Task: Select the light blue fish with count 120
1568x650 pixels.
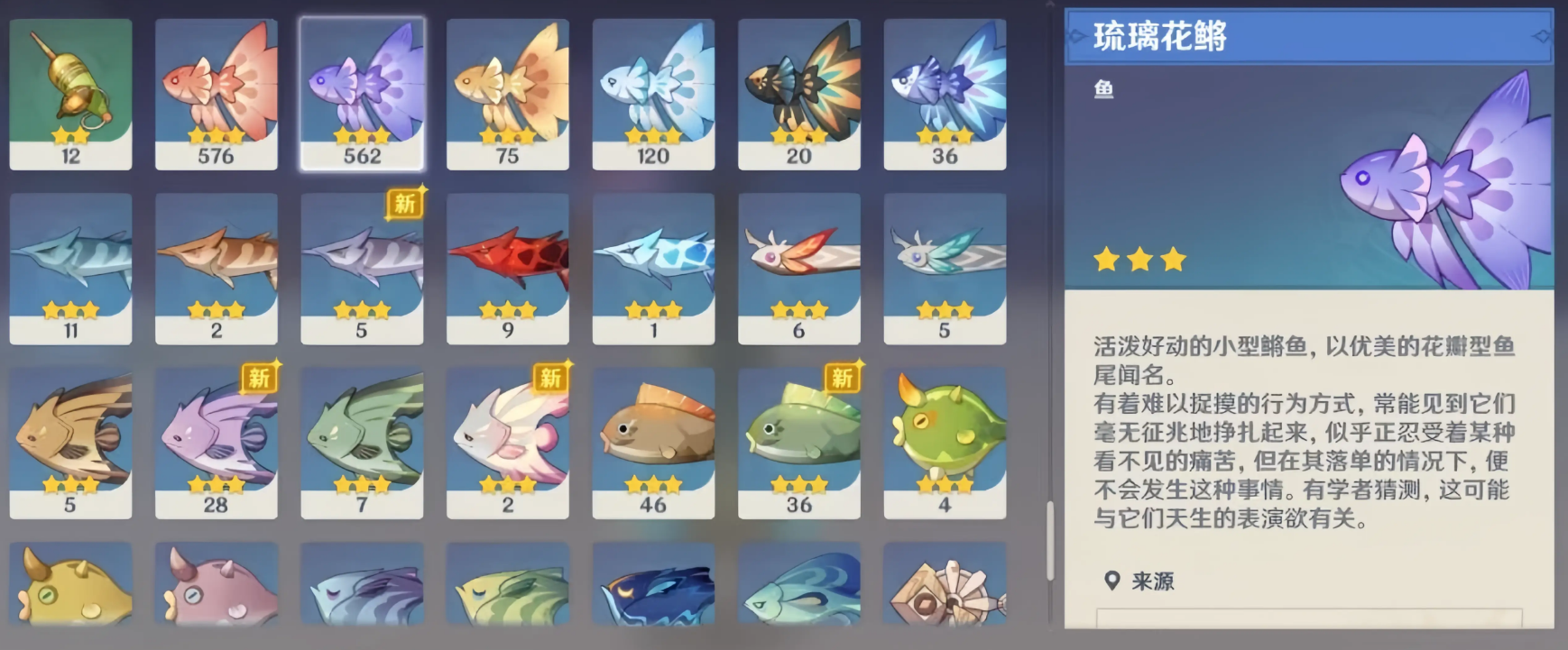Action: (x=653, y=94)
